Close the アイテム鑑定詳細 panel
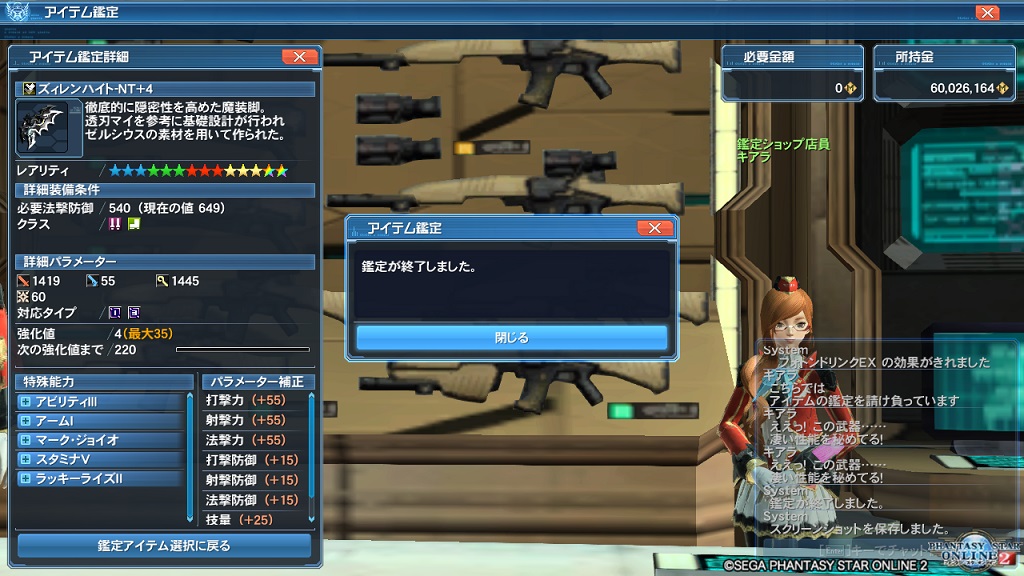Screen dimensions: 1024x576 coord(299,57)
